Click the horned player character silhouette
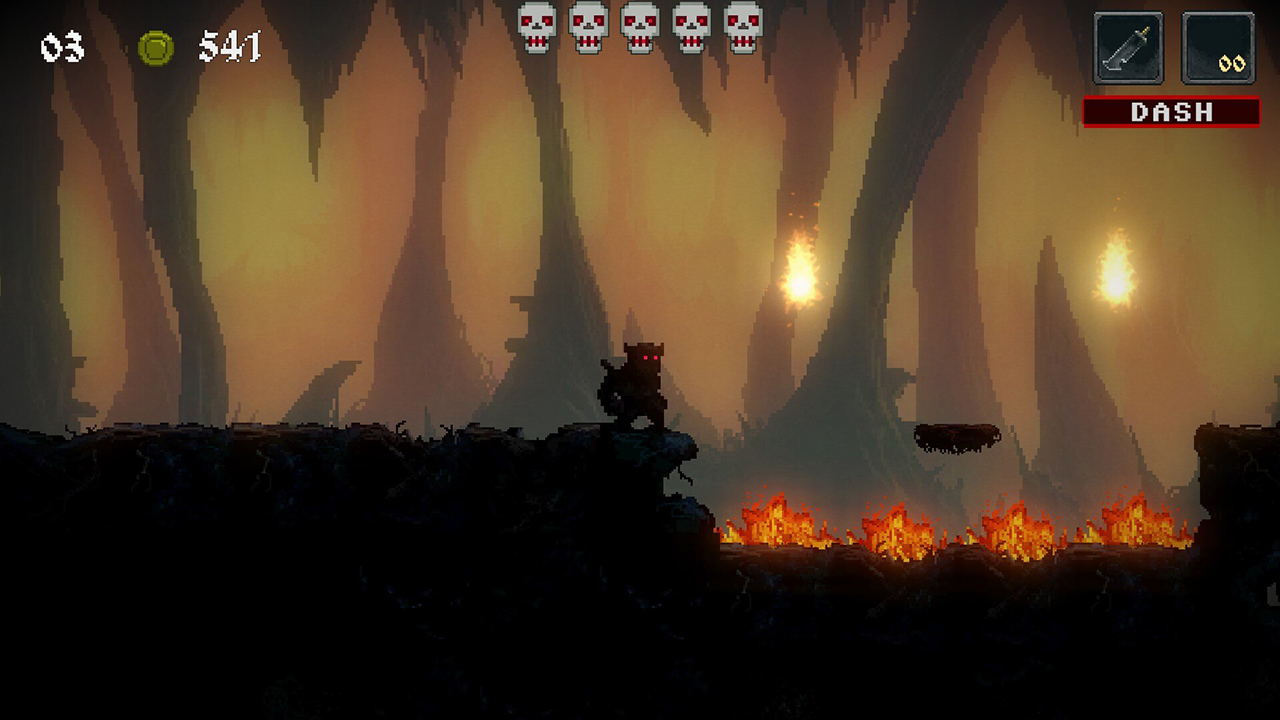Image resolution: width=1280 pixels, height=720 pixels. click(640, 385)
